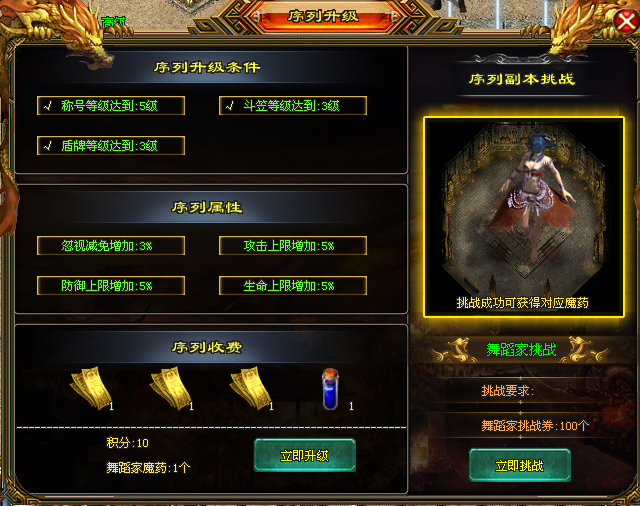Screen dimensions: 640x506
Task: Start the challenge with 立即挑战
Action: pyautogui.click(x=519, y=465)
